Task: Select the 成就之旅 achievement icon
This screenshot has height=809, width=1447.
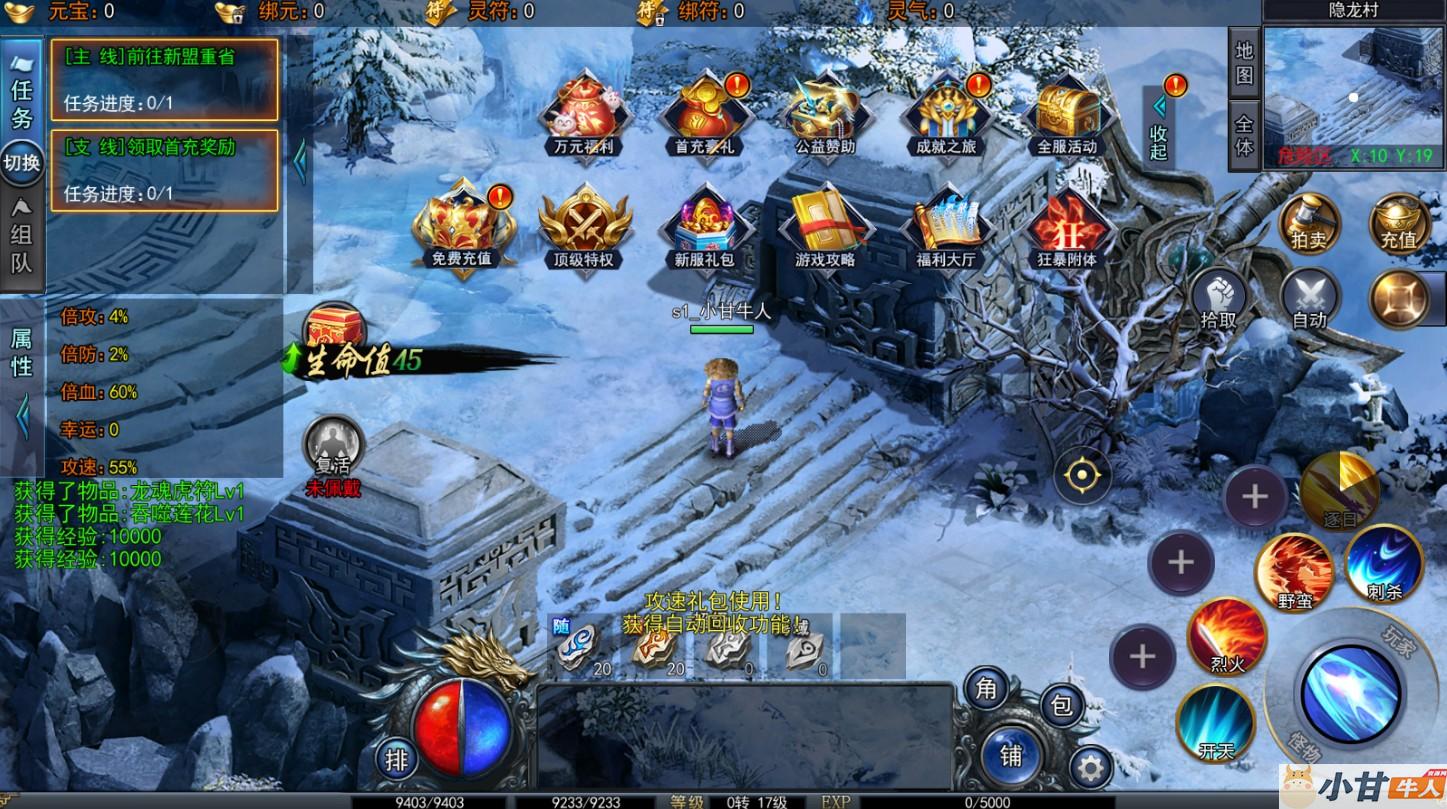Action: pyautogui.click(x=945, y=112)
